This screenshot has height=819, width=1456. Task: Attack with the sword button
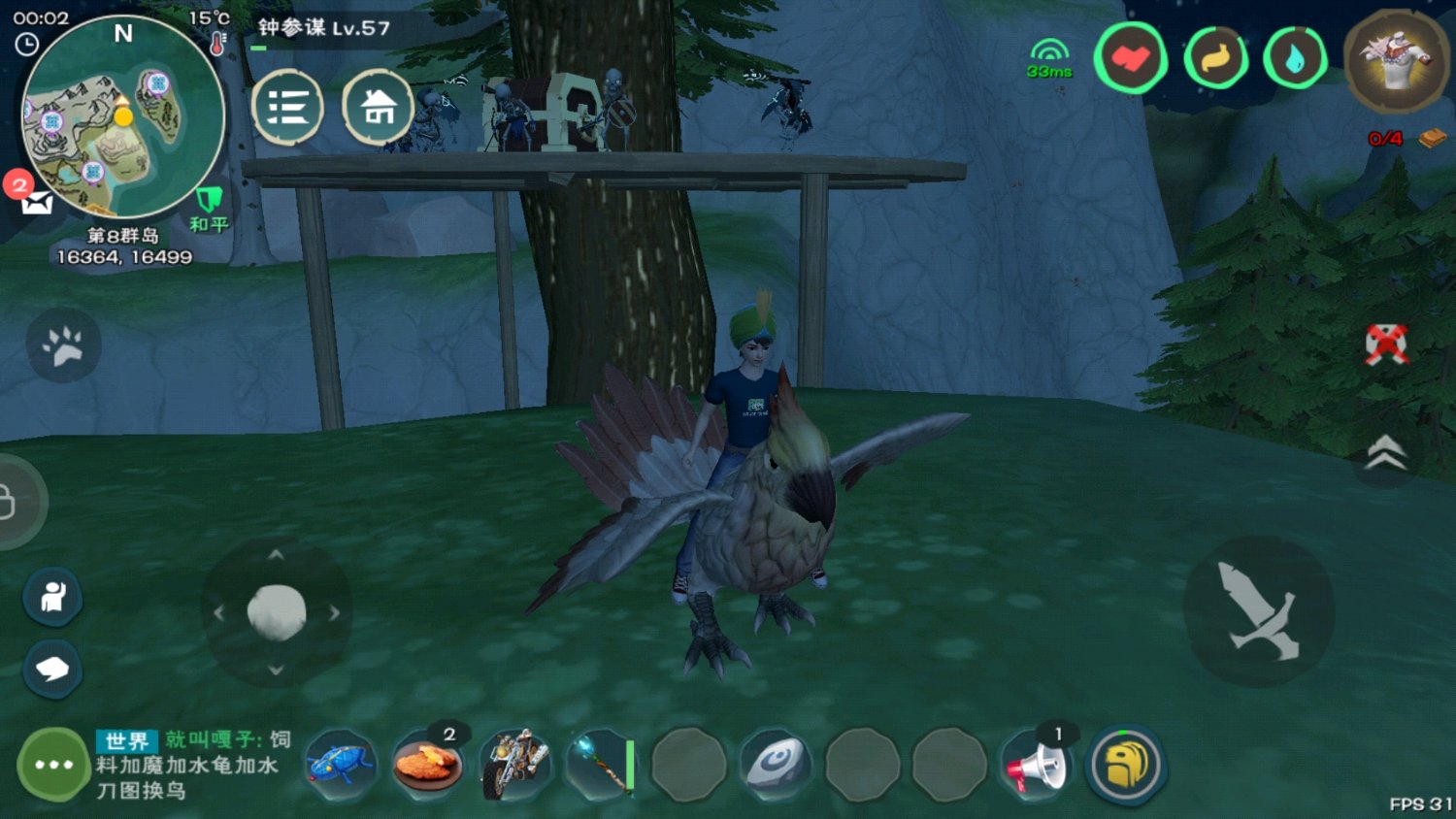click(x=1259, y=611)
